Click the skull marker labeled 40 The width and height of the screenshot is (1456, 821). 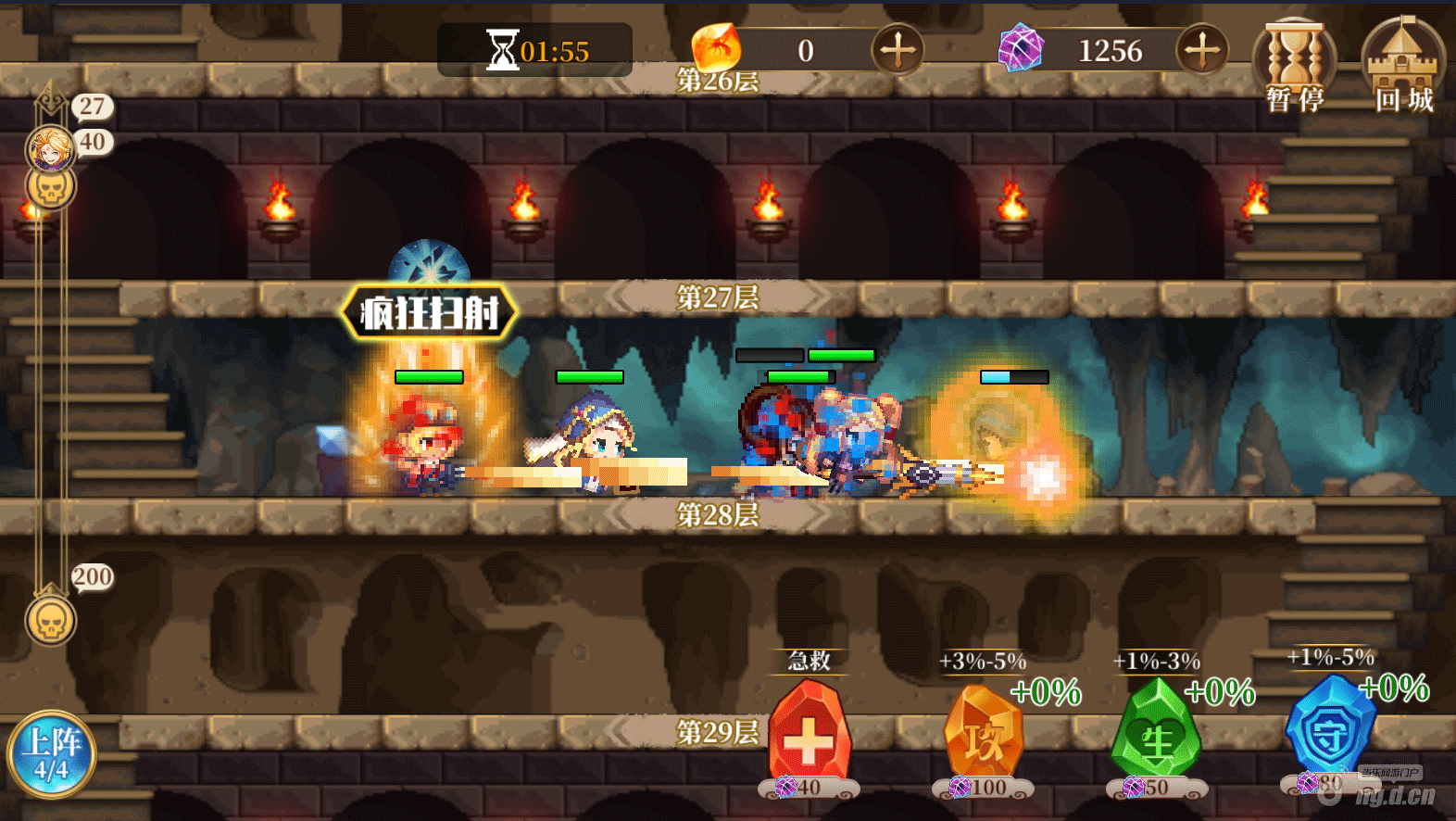(x=51, y=188)
